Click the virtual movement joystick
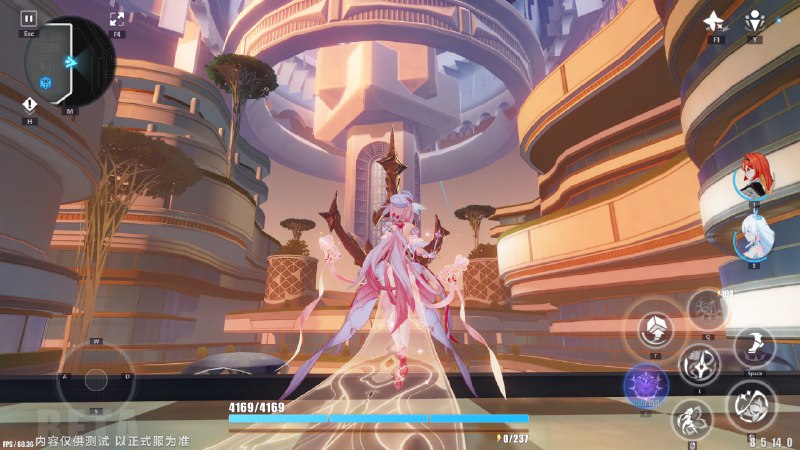Screen dimensions: 800x450 click(96, 376)
